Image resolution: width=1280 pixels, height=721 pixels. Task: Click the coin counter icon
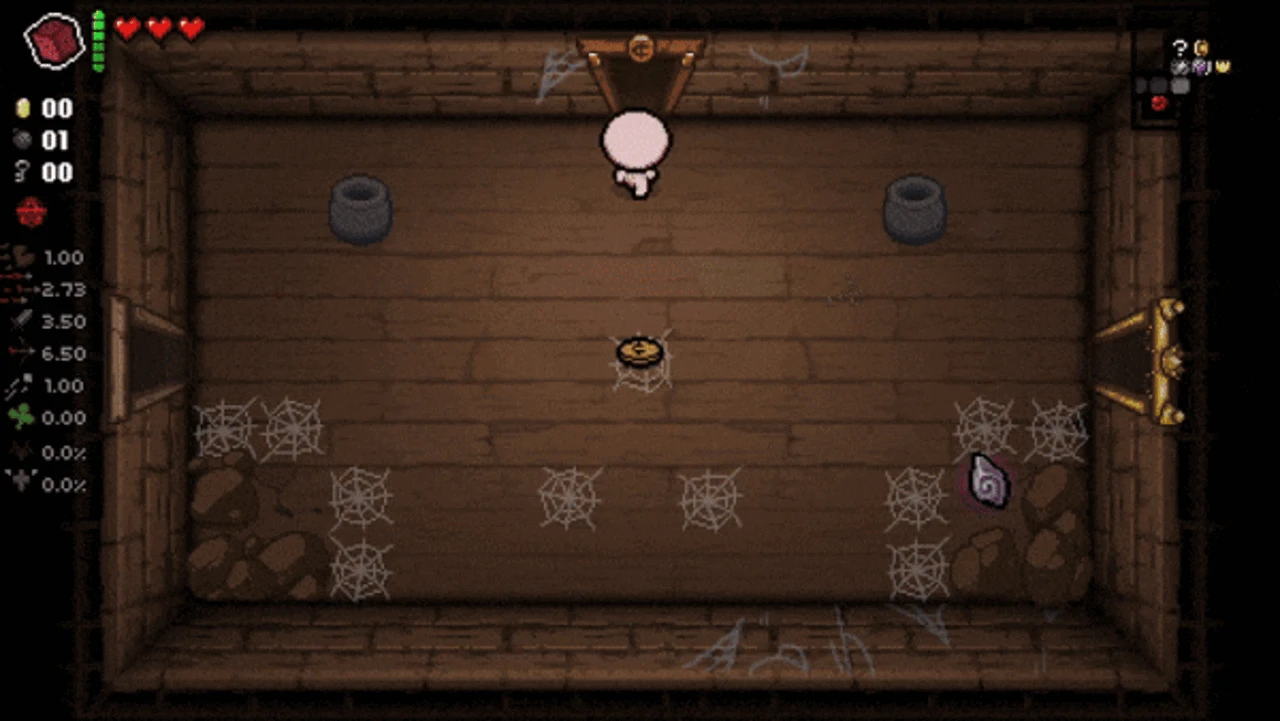click(24, 108)
